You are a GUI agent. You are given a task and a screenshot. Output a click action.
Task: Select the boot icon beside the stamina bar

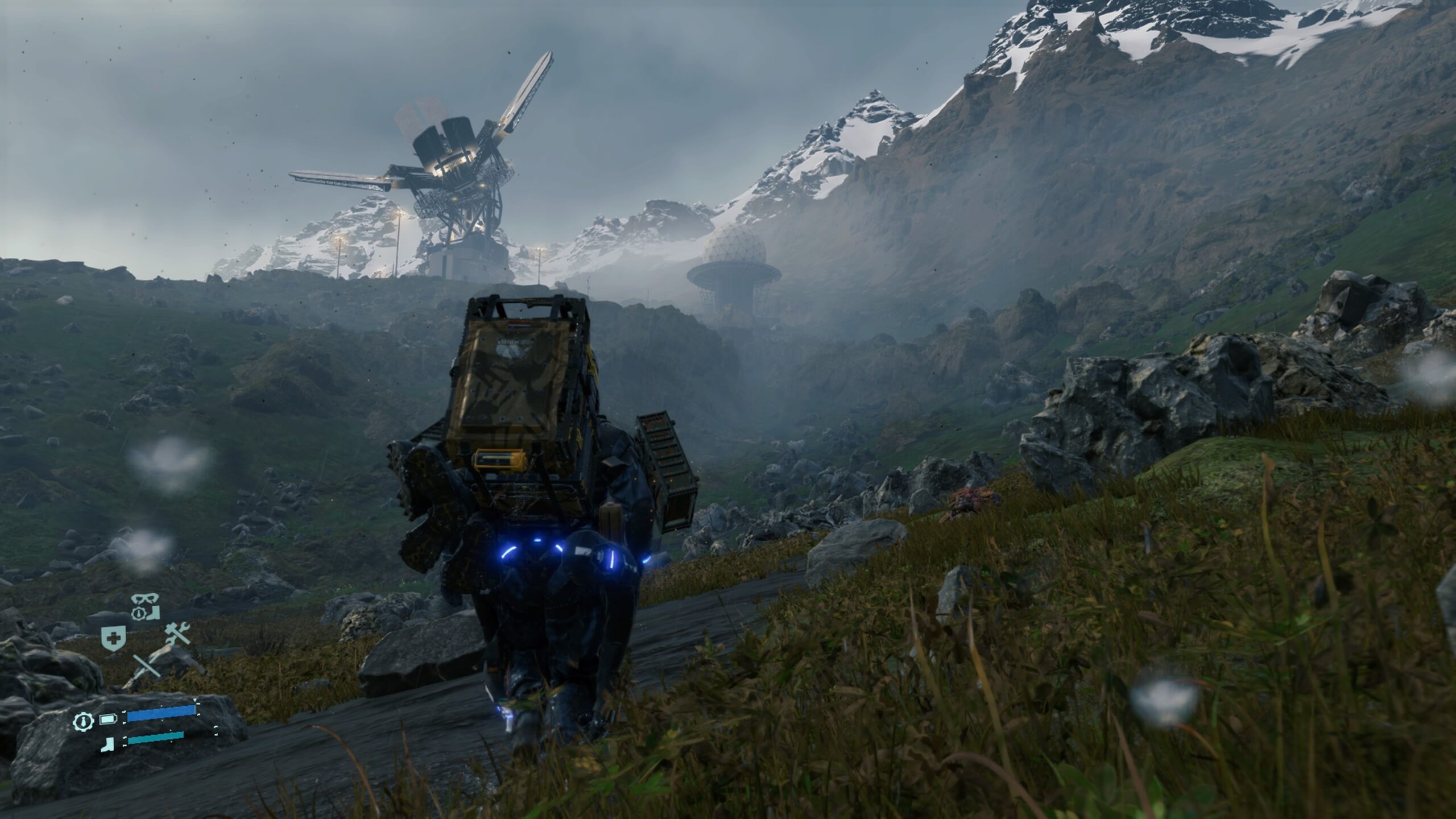click(x=107, y=743)
